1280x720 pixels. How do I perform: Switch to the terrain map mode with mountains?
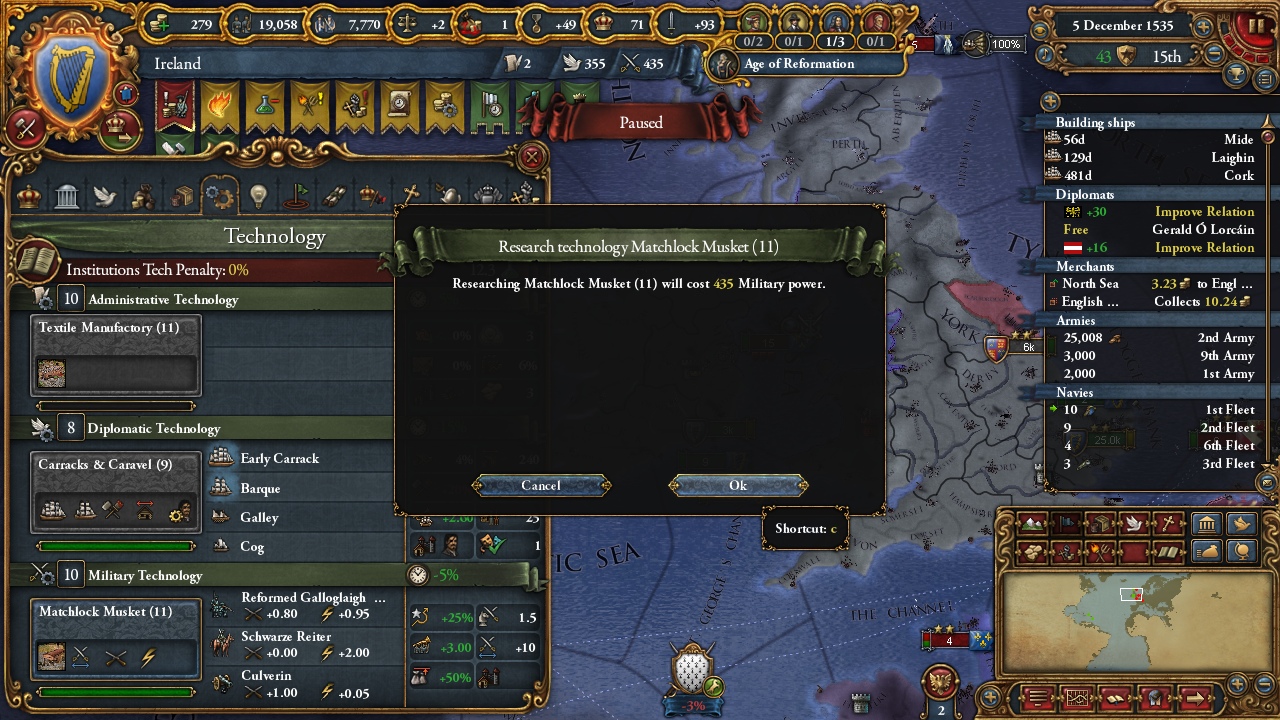pyautogui.click(x=1032, y=523)
